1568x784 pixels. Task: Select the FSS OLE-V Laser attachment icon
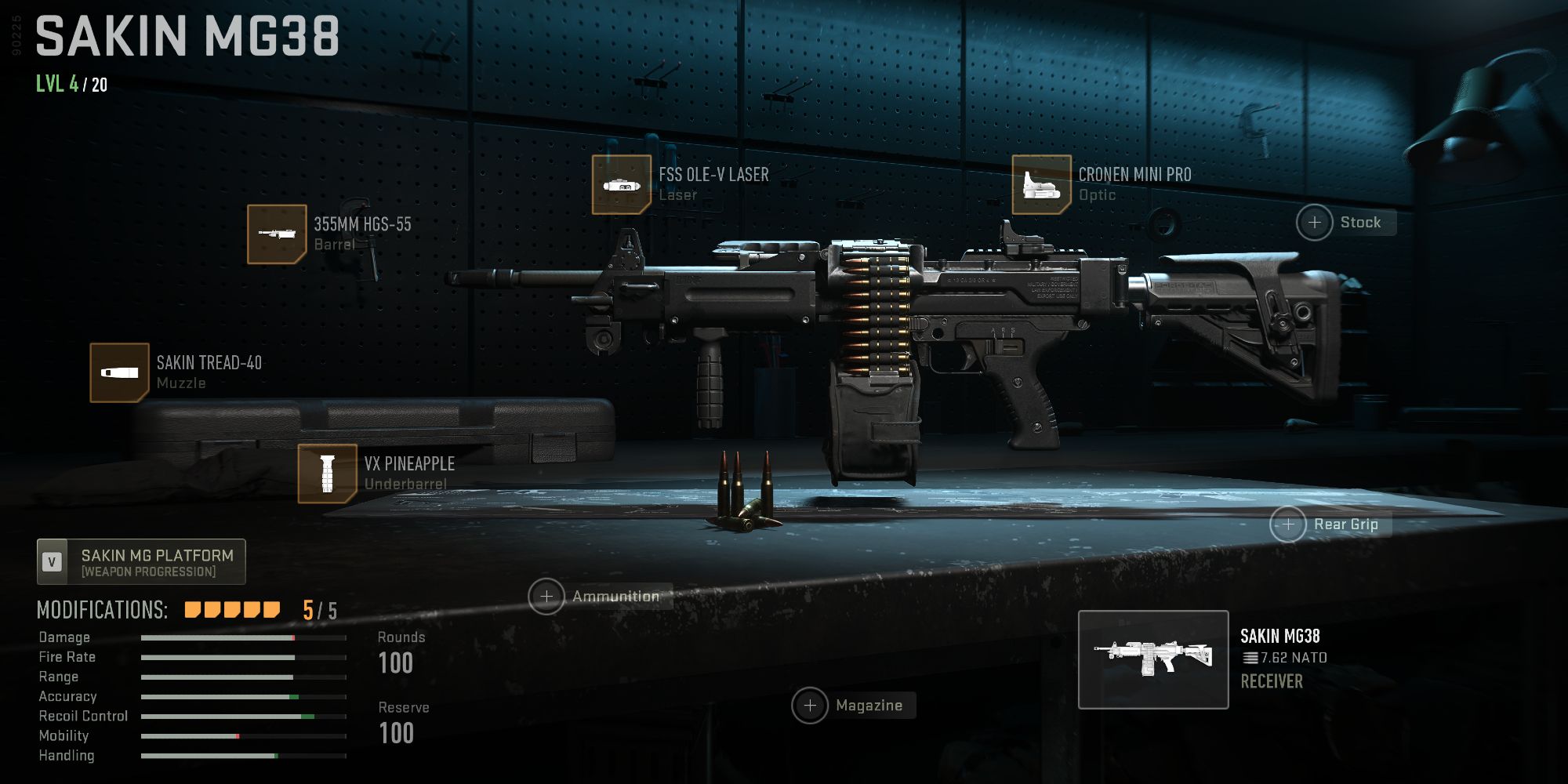click(x=621, y=185)
